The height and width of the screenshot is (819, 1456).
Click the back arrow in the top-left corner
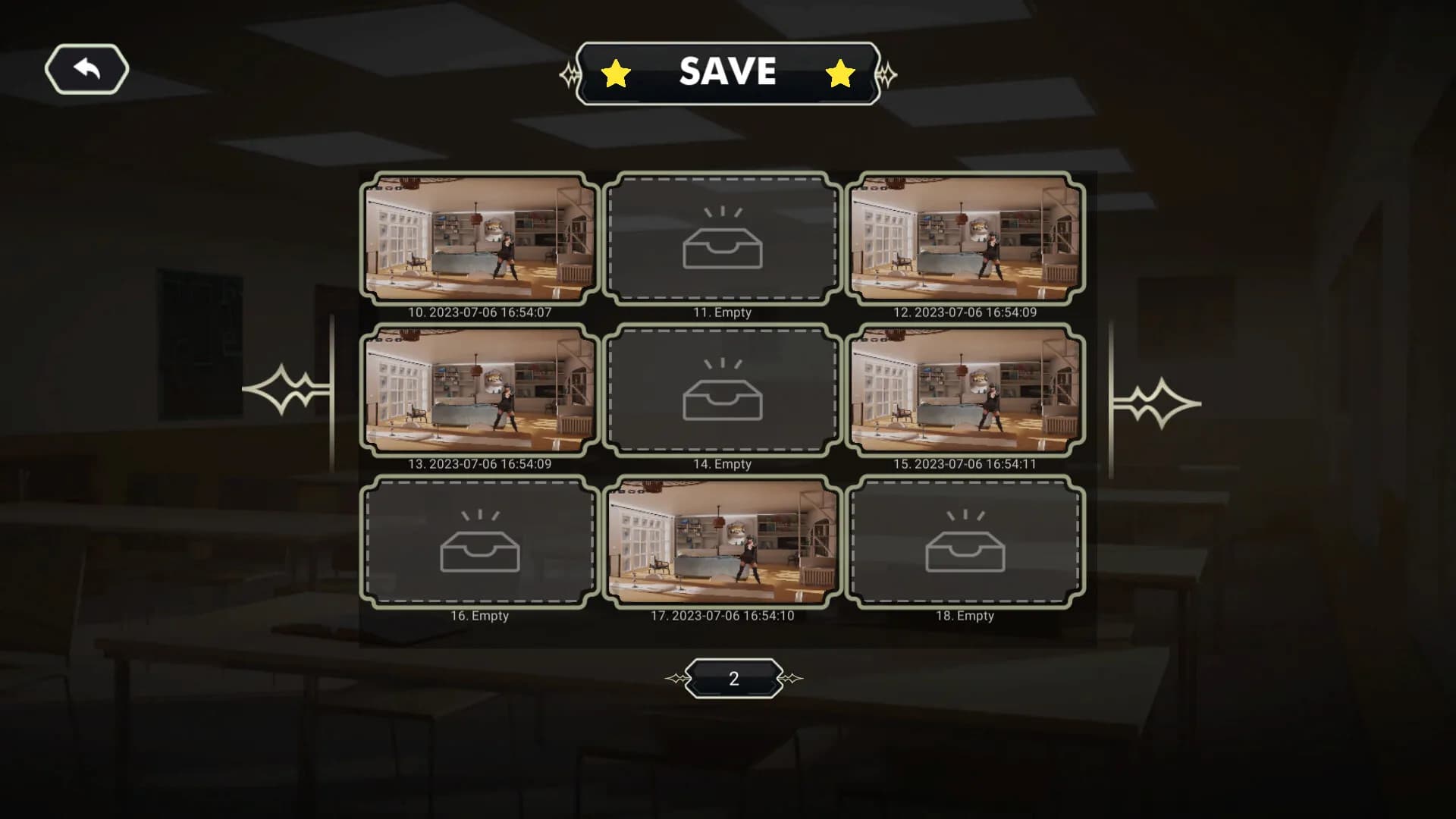[86, 68]
